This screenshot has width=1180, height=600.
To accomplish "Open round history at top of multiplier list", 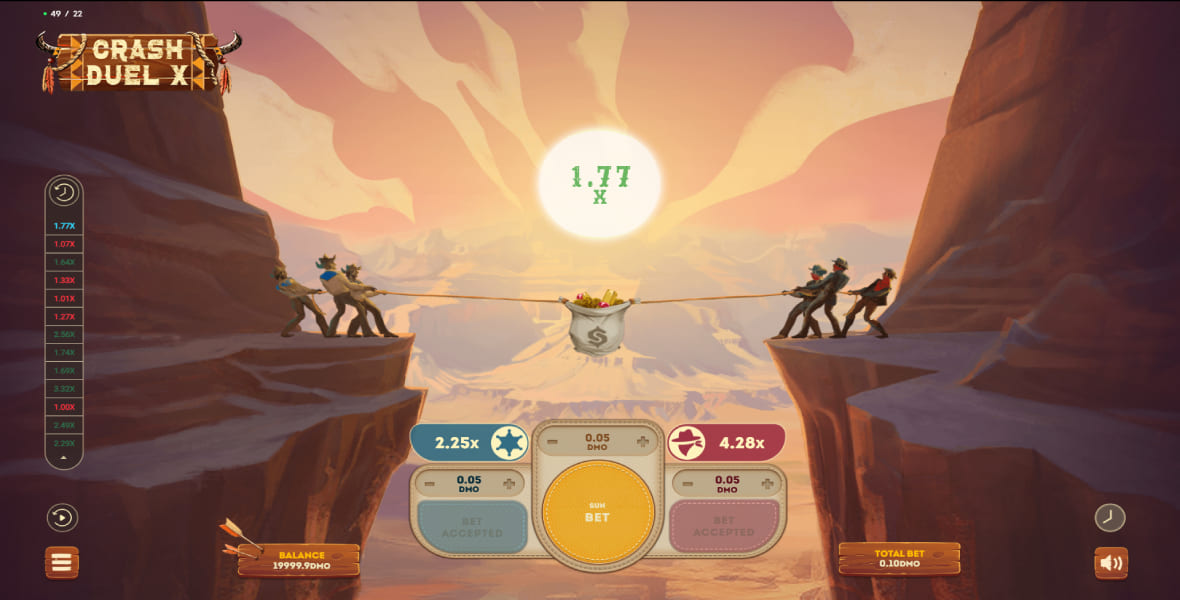I will (64, 193).
